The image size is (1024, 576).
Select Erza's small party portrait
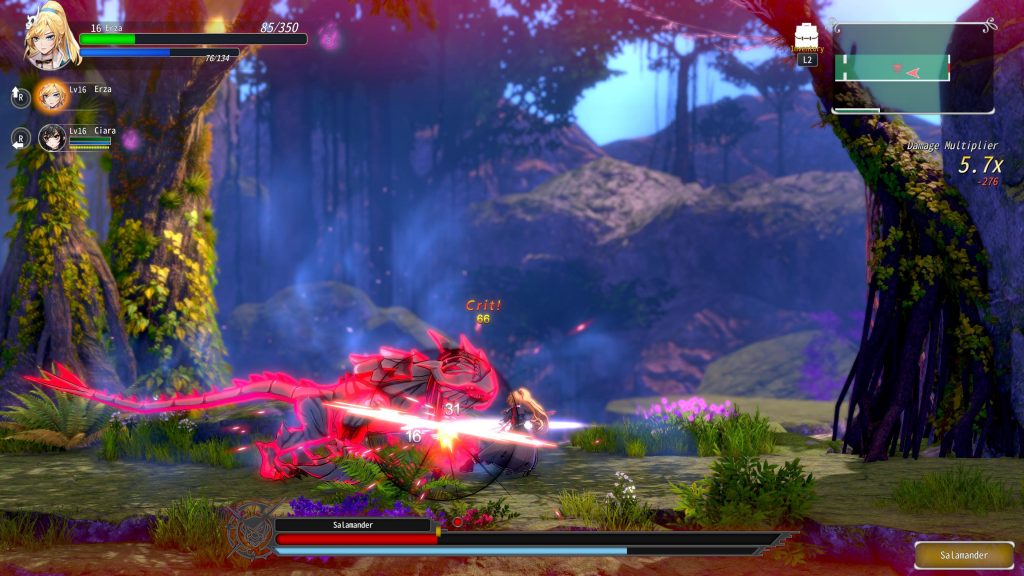point(51,95)
